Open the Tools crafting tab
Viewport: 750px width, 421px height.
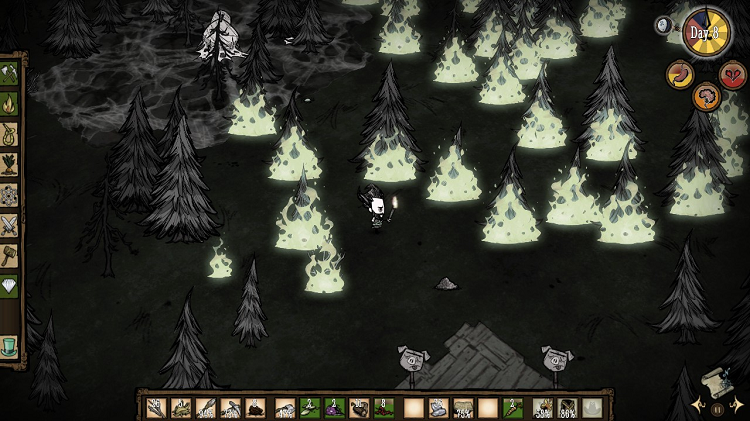9,73
